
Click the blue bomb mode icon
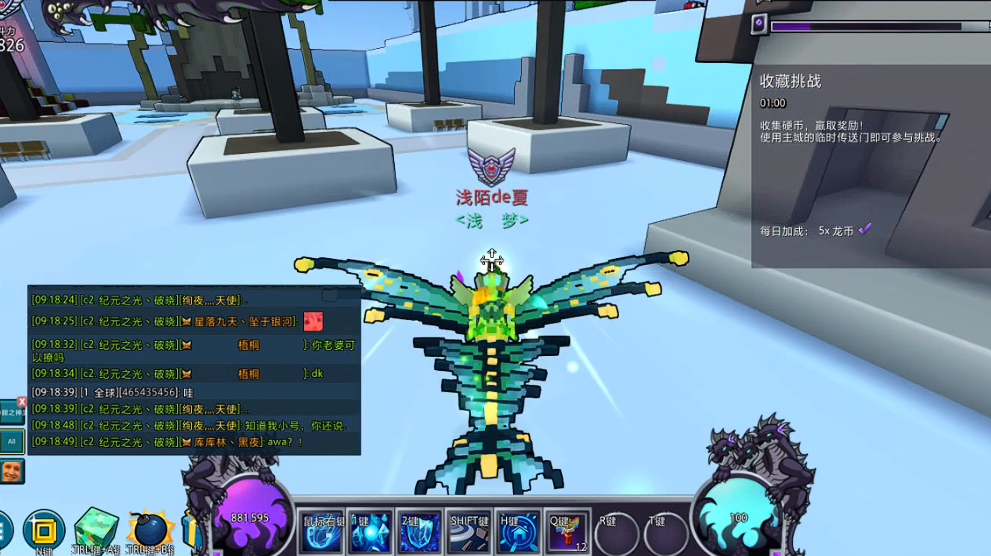(149, 530)
